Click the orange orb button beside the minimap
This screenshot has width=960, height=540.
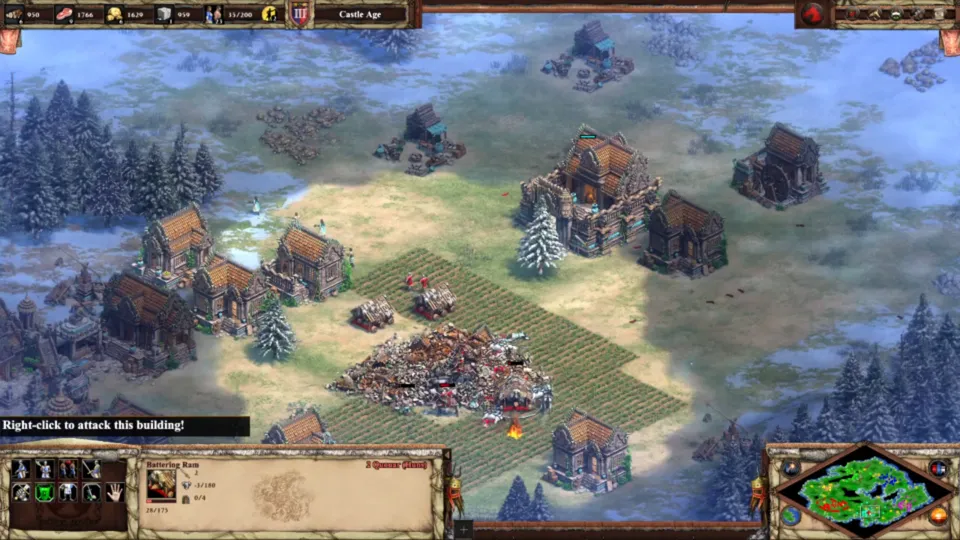(938, 515)
